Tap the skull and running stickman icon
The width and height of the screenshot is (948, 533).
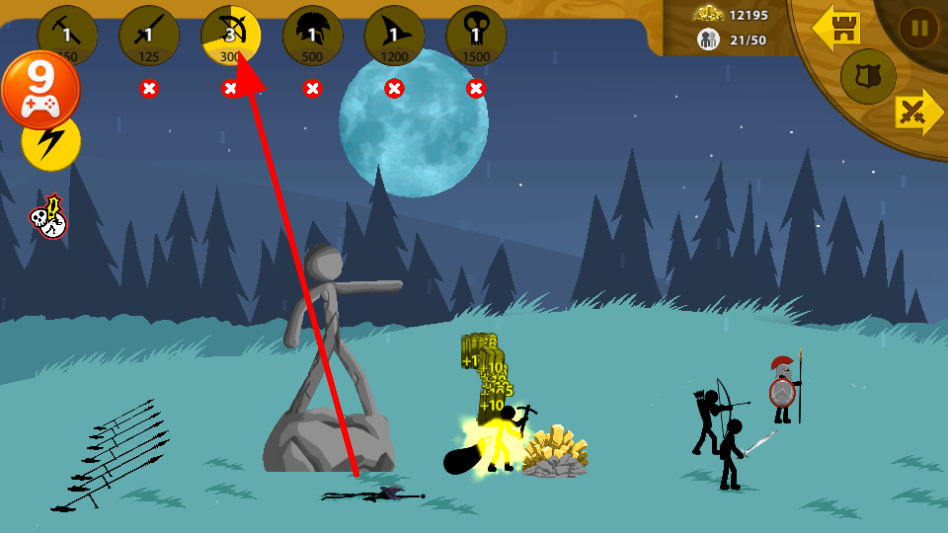(48, 217)
